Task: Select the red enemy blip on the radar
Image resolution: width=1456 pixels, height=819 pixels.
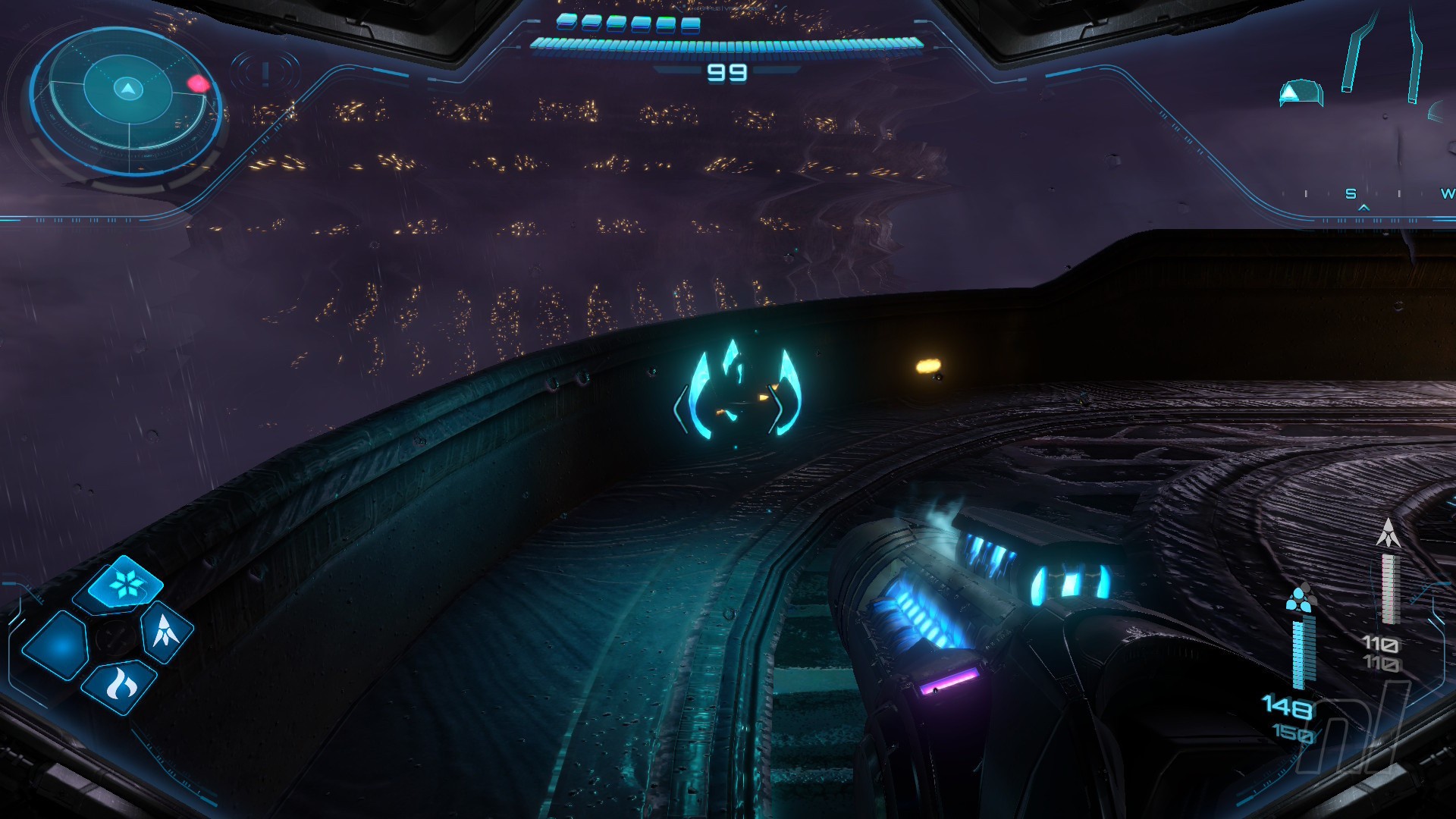Action: tap(198, 83)
